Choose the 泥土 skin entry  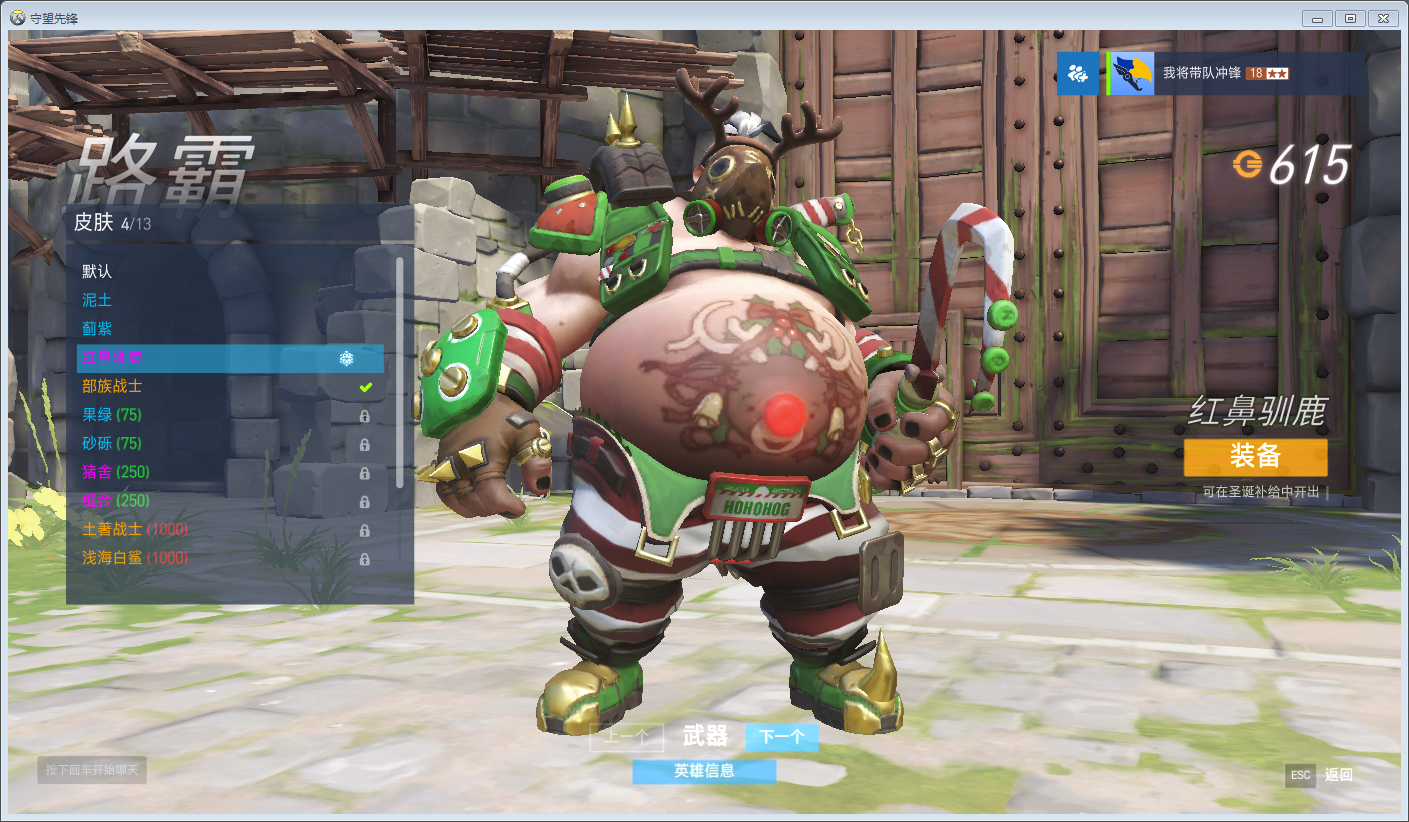click(98, 300)
